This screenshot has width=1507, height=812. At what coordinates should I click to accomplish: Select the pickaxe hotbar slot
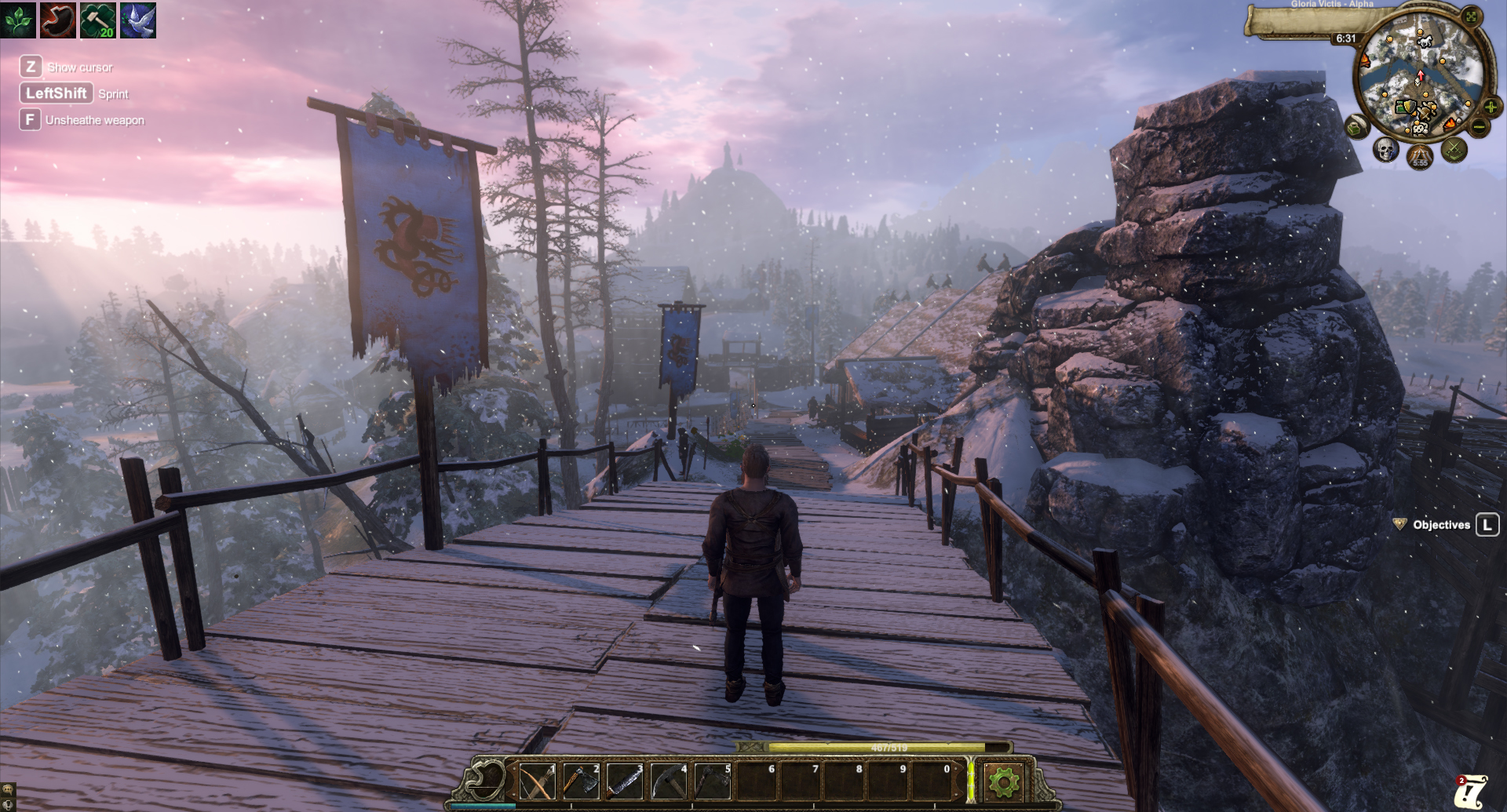click(669, 781)
